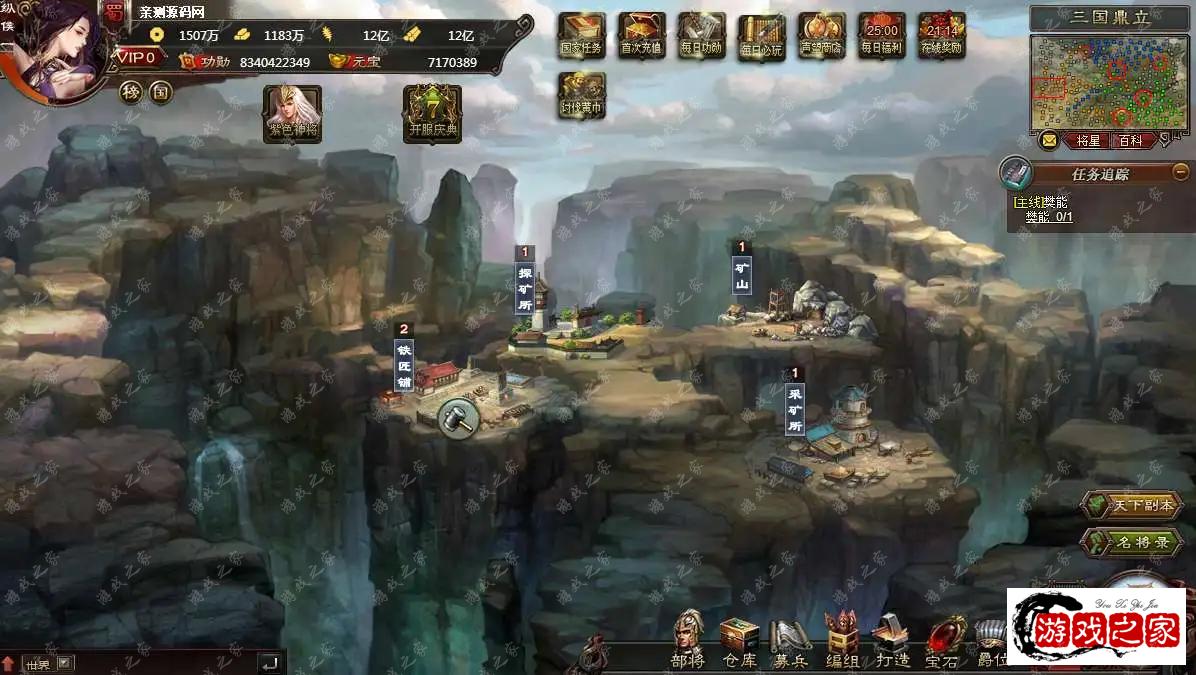Open the mail envelope button
This screenshot has height=675, width=1196.
point(1048,140)
